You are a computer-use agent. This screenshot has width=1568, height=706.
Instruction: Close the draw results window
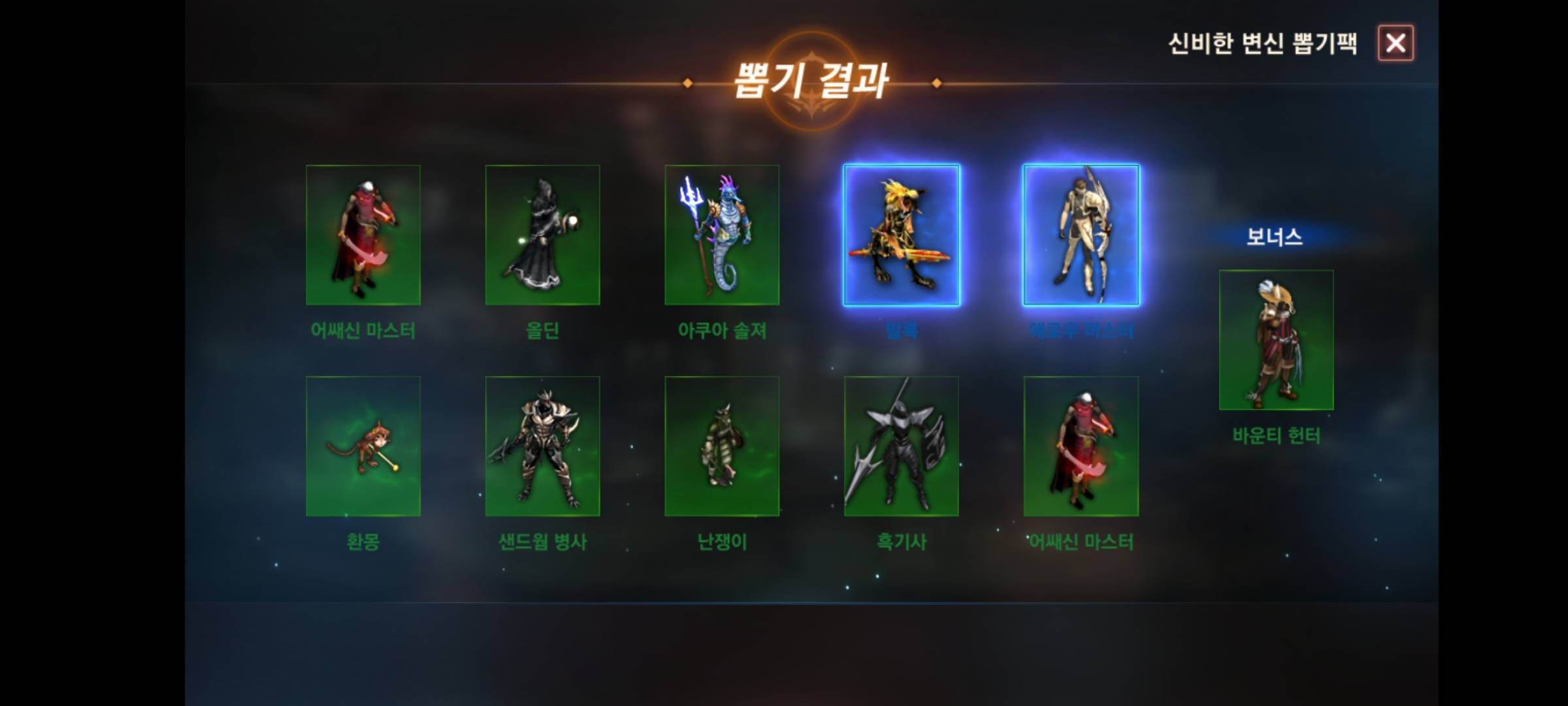coord(1396,43)
